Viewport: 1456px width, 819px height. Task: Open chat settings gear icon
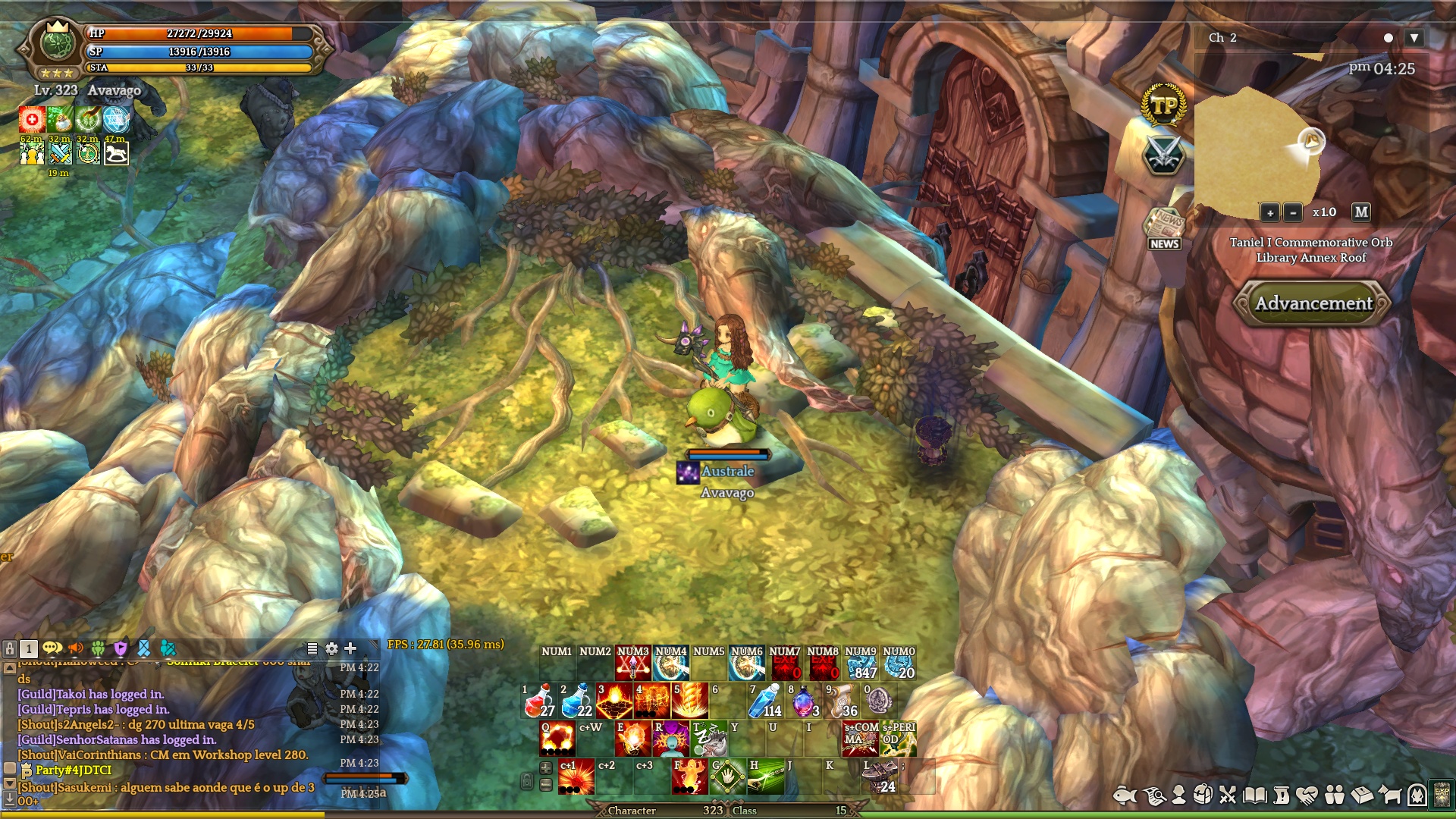point(331,648)
